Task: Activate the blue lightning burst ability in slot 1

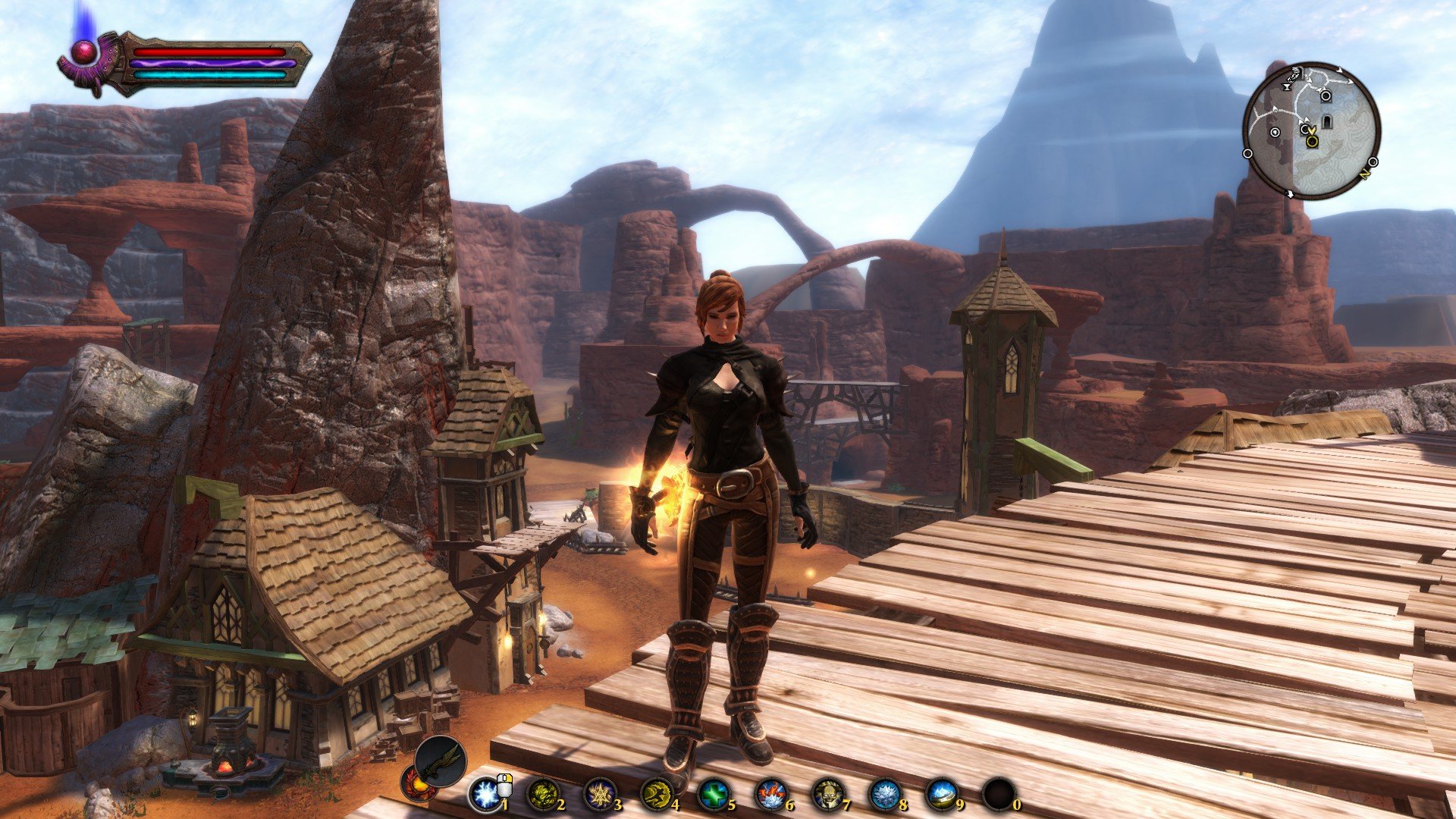Action: click(484, 795)
